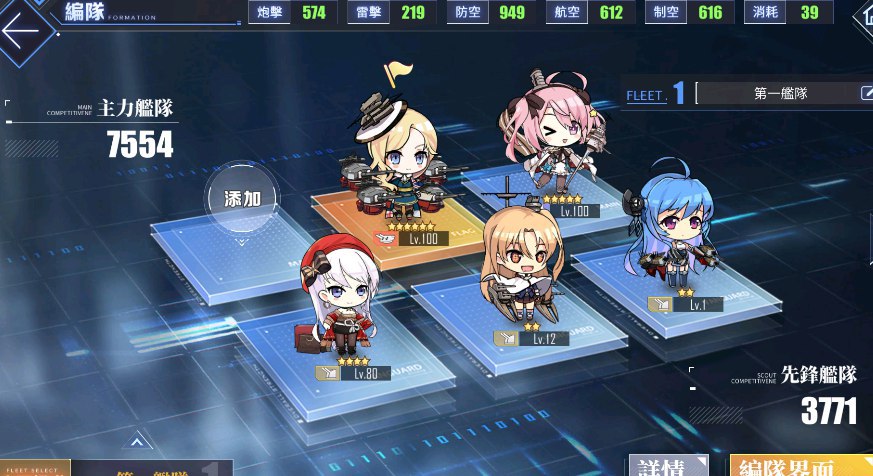Expand the fleet select panel with up arrow

137,441
